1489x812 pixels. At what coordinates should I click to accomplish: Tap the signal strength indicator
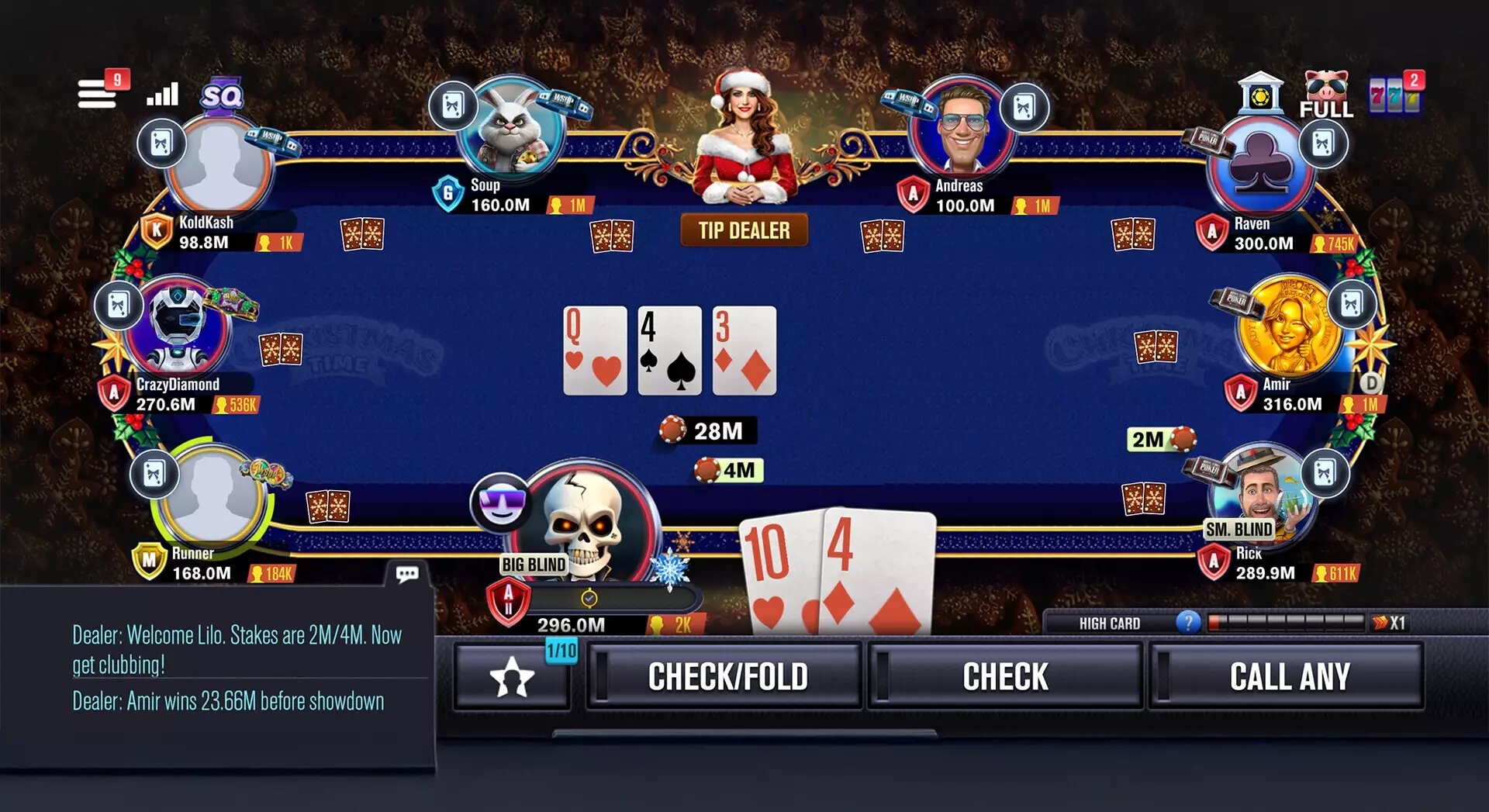tap(161, 95)
